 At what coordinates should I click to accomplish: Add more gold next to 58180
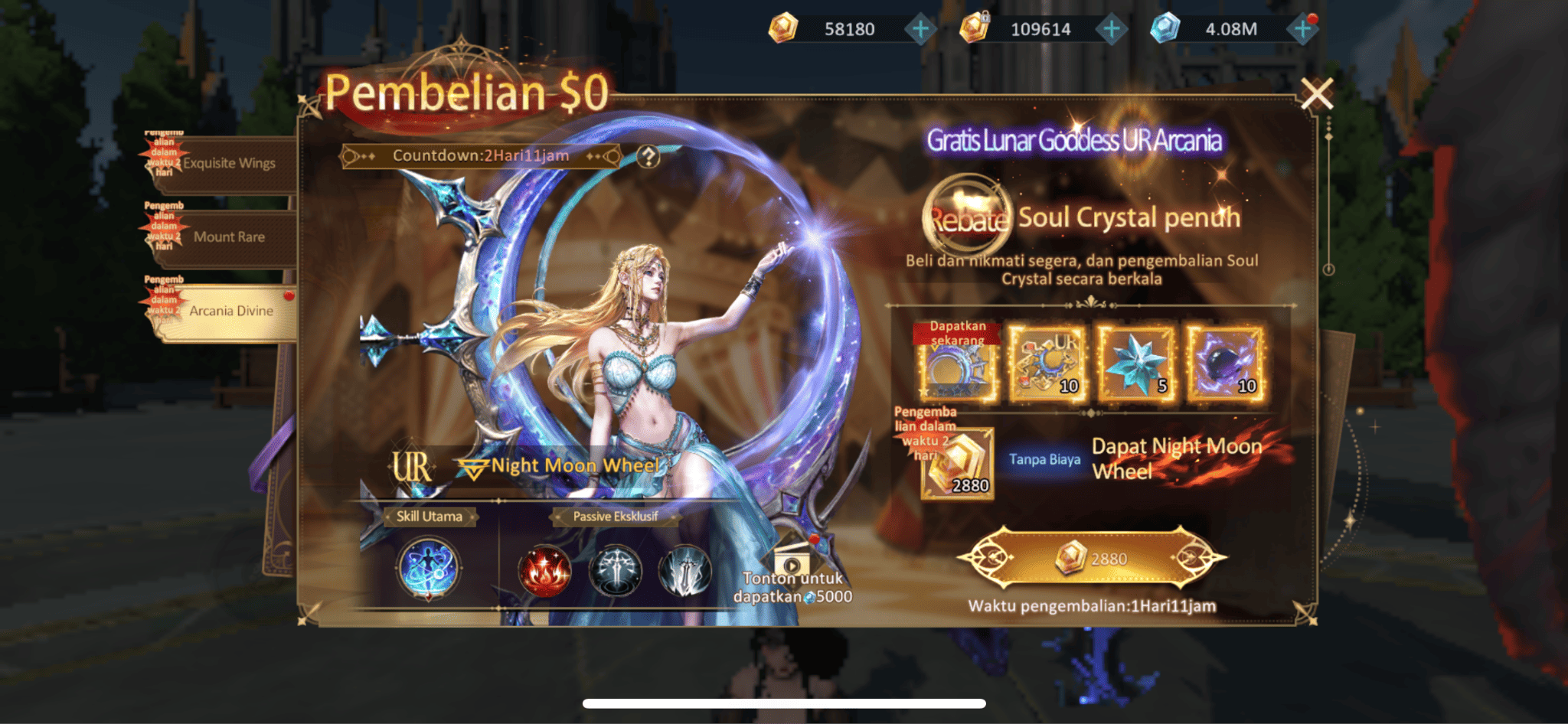[x=920, y=30]
